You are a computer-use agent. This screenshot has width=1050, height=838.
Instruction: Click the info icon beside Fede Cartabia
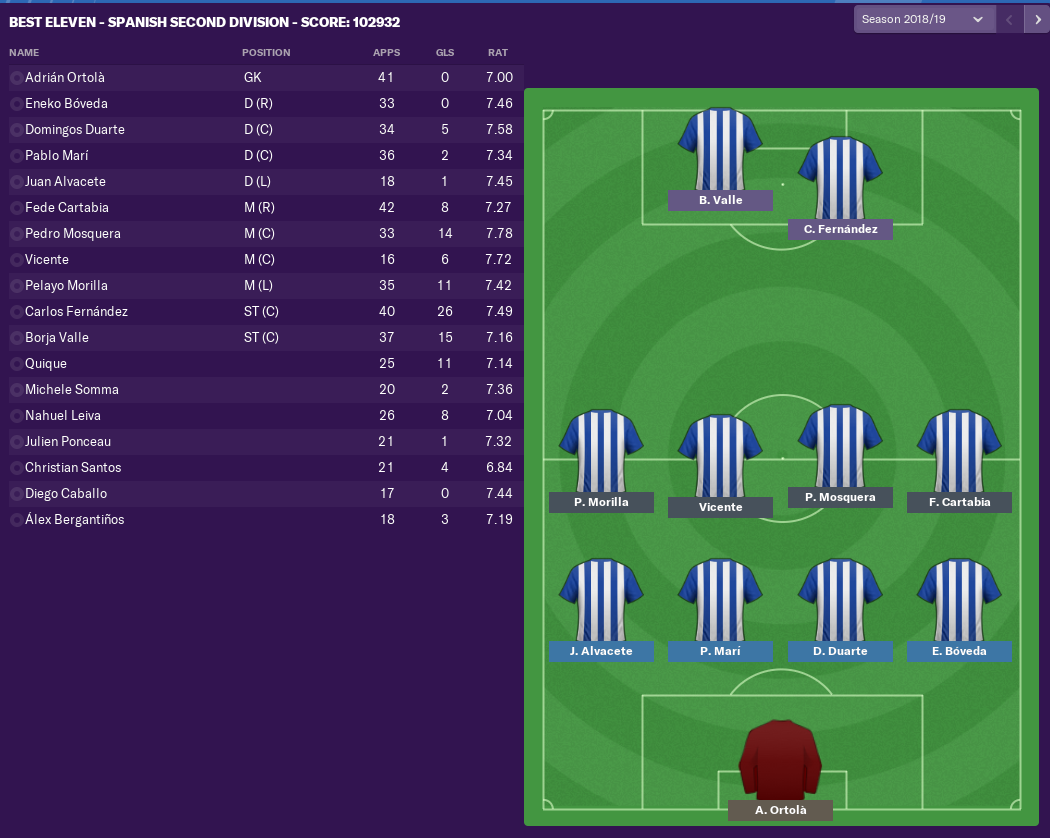(16, 208)
